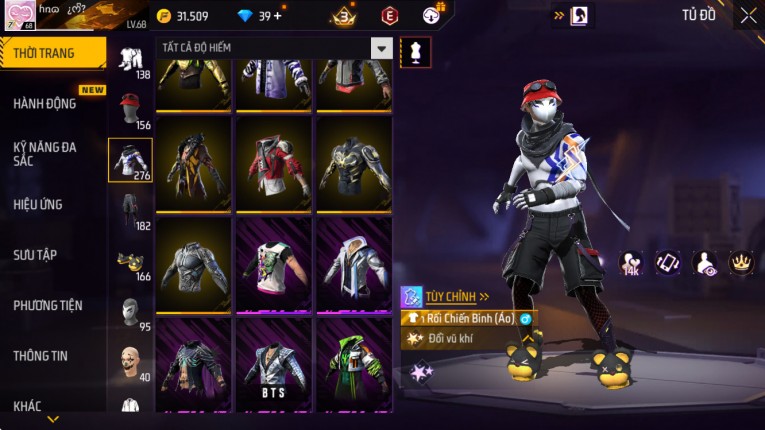Switch to the shoes category icon
This screenshot has width=765, height=430.
(130, 262)
